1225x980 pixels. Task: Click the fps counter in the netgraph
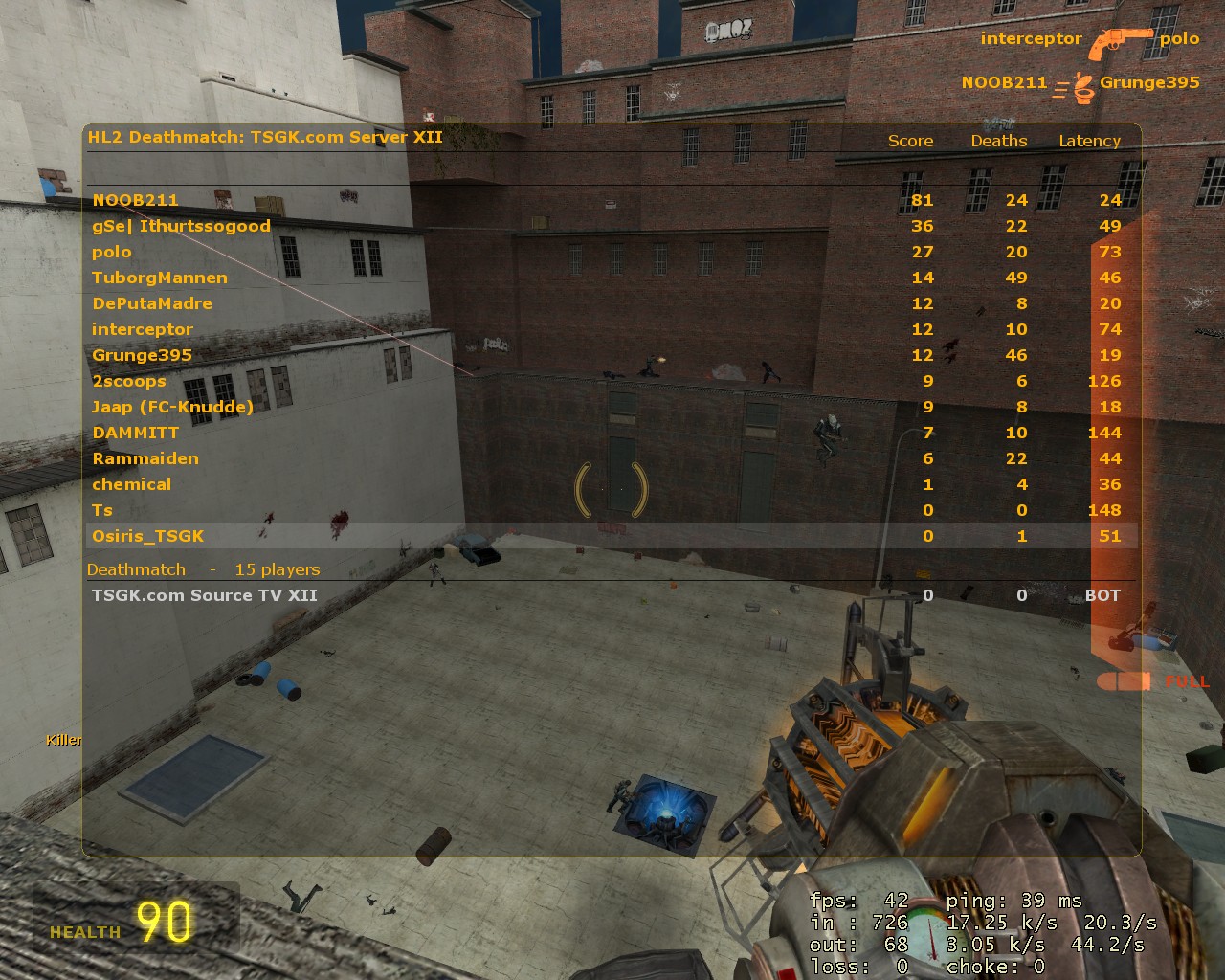pyautogui.click(x=857, y=901)
